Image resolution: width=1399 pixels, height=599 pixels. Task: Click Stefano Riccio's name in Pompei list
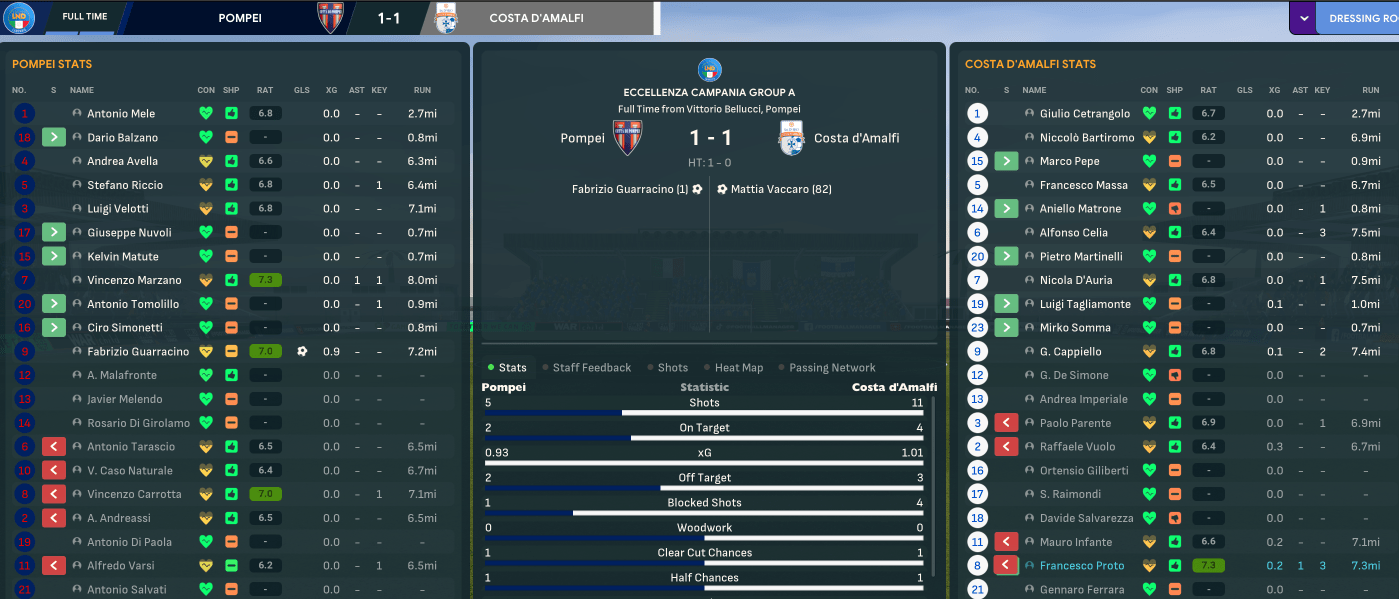pos(124,185)
